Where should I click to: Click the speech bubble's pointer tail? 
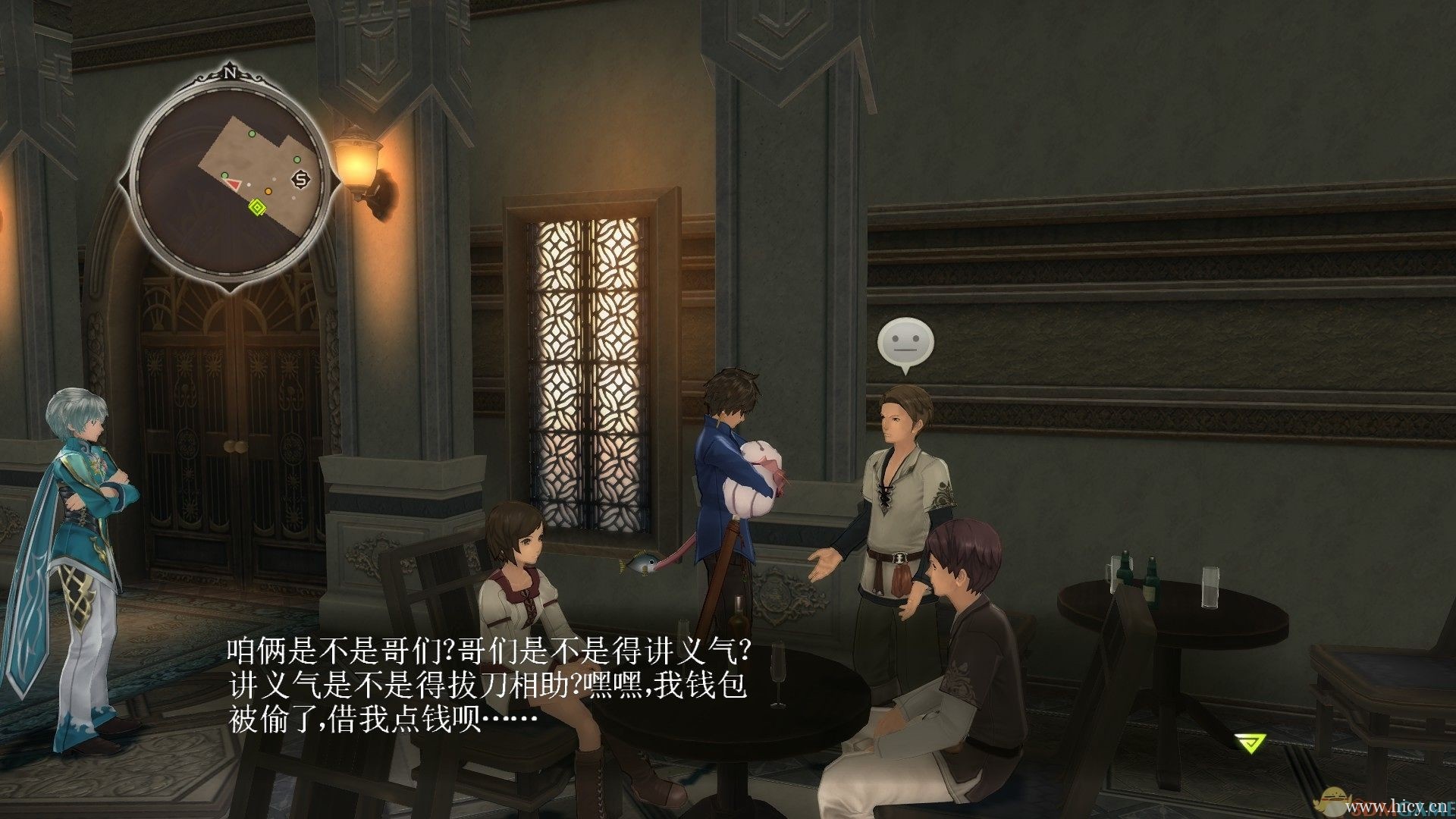pyautogui.click(x=907, y=371)
